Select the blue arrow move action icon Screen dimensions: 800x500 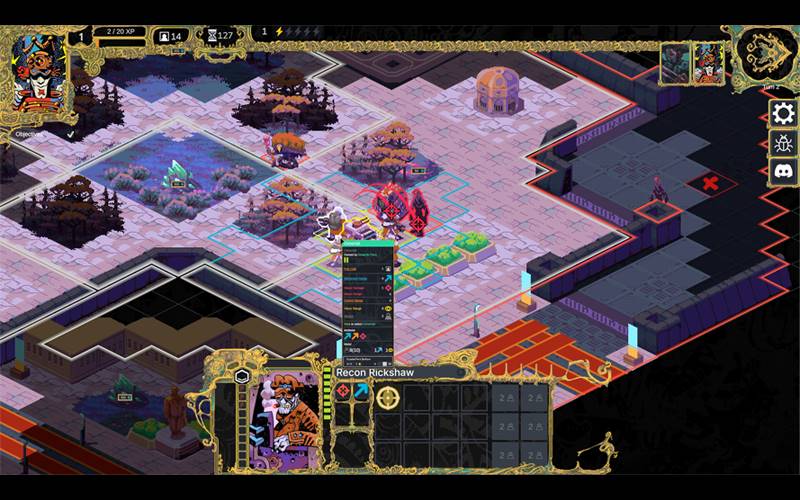[361, 391]
